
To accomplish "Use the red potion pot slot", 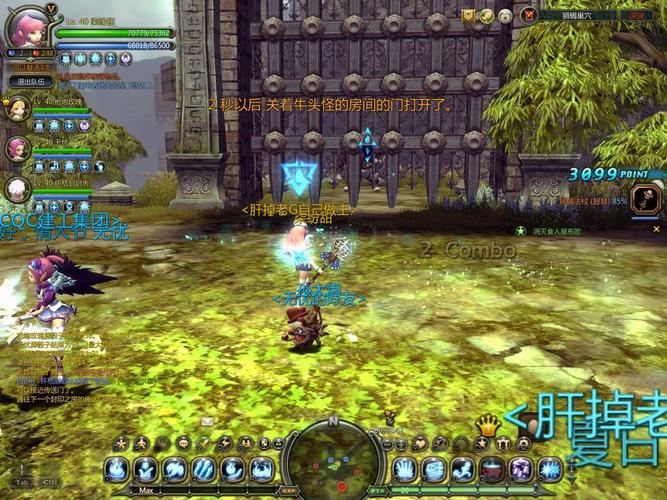I will point(492,469).
